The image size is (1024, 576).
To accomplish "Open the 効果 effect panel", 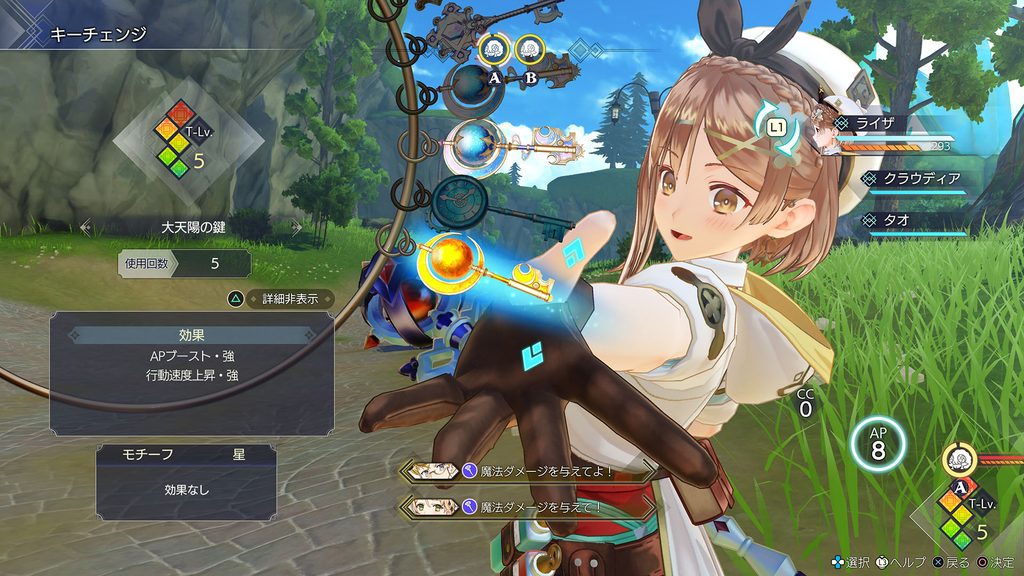I will coord(191,337).
